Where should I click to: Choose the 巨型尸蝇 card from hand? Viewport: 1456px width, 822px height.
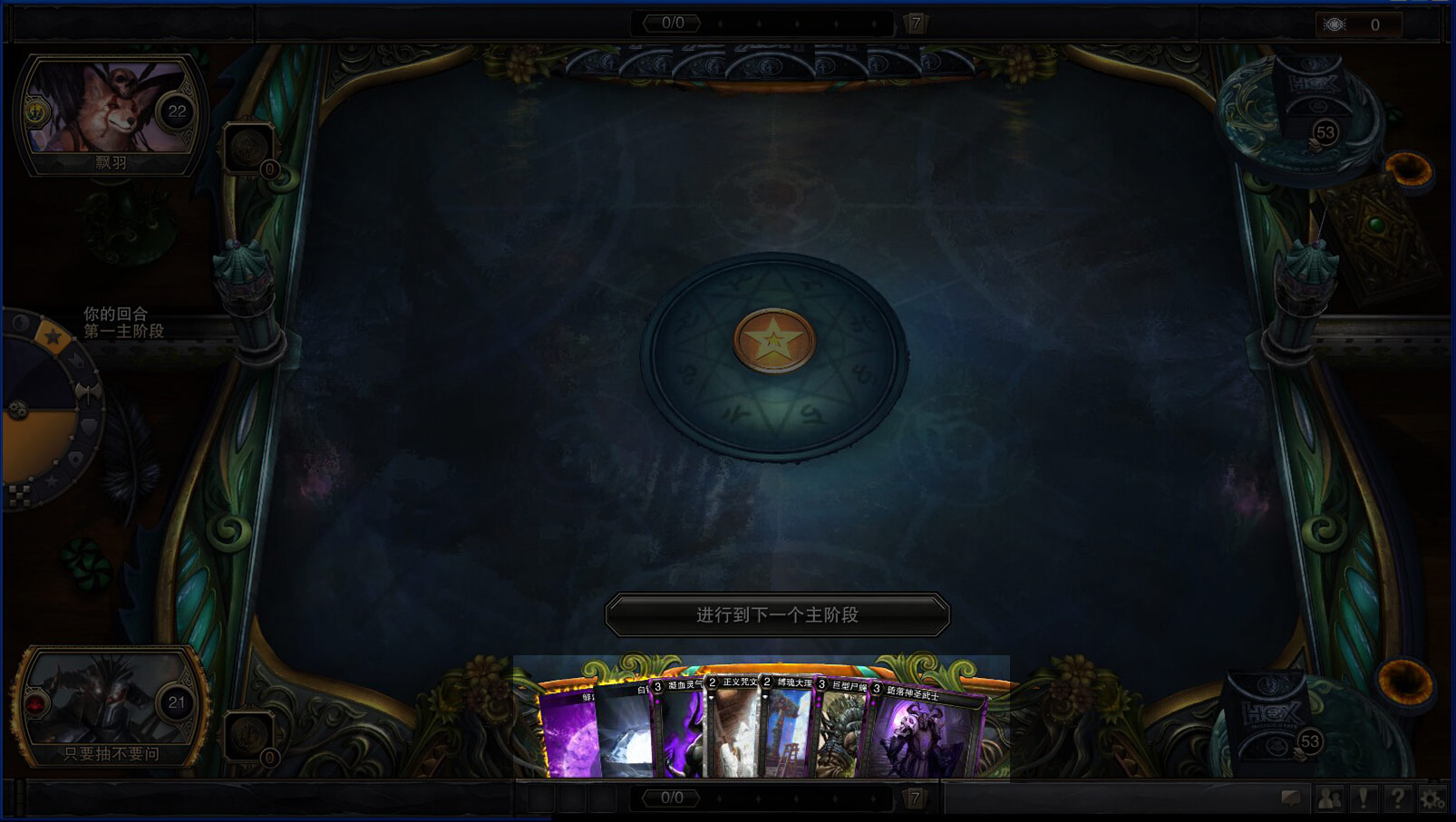(841, 736)
